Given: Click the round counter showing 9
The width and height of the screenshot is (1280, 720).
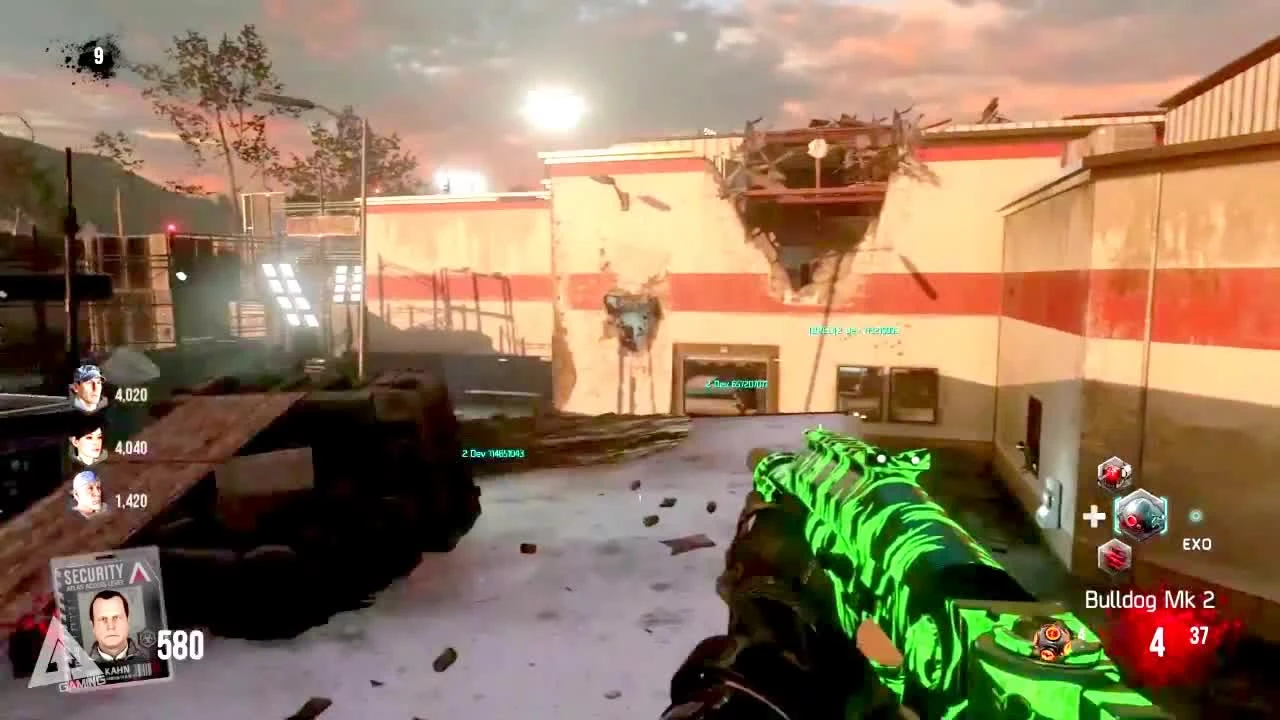Looking at the screenshot, I should (x=97, y=55).
